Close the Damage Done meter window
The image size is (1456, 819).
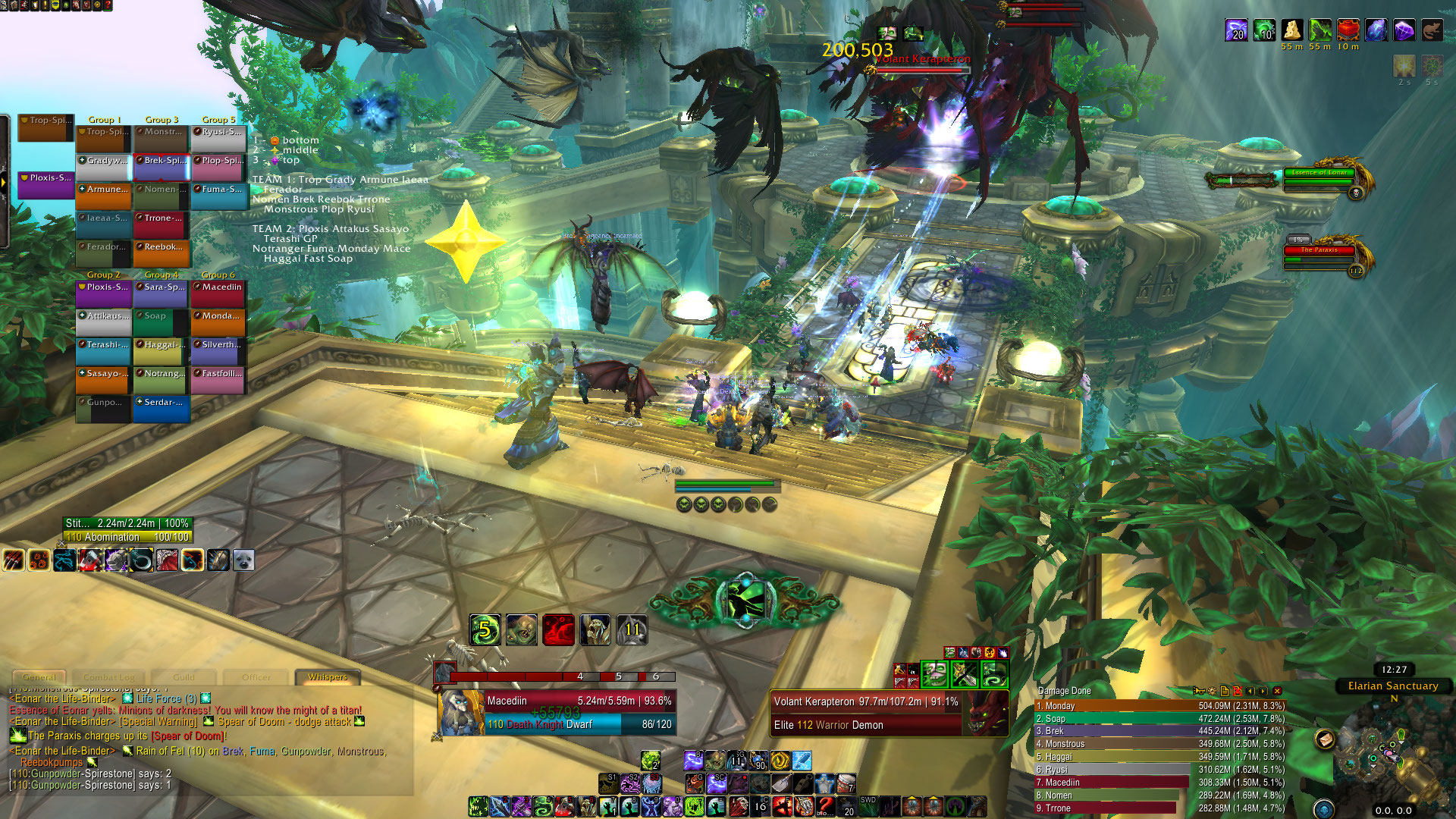click(x=1278, y=691)
